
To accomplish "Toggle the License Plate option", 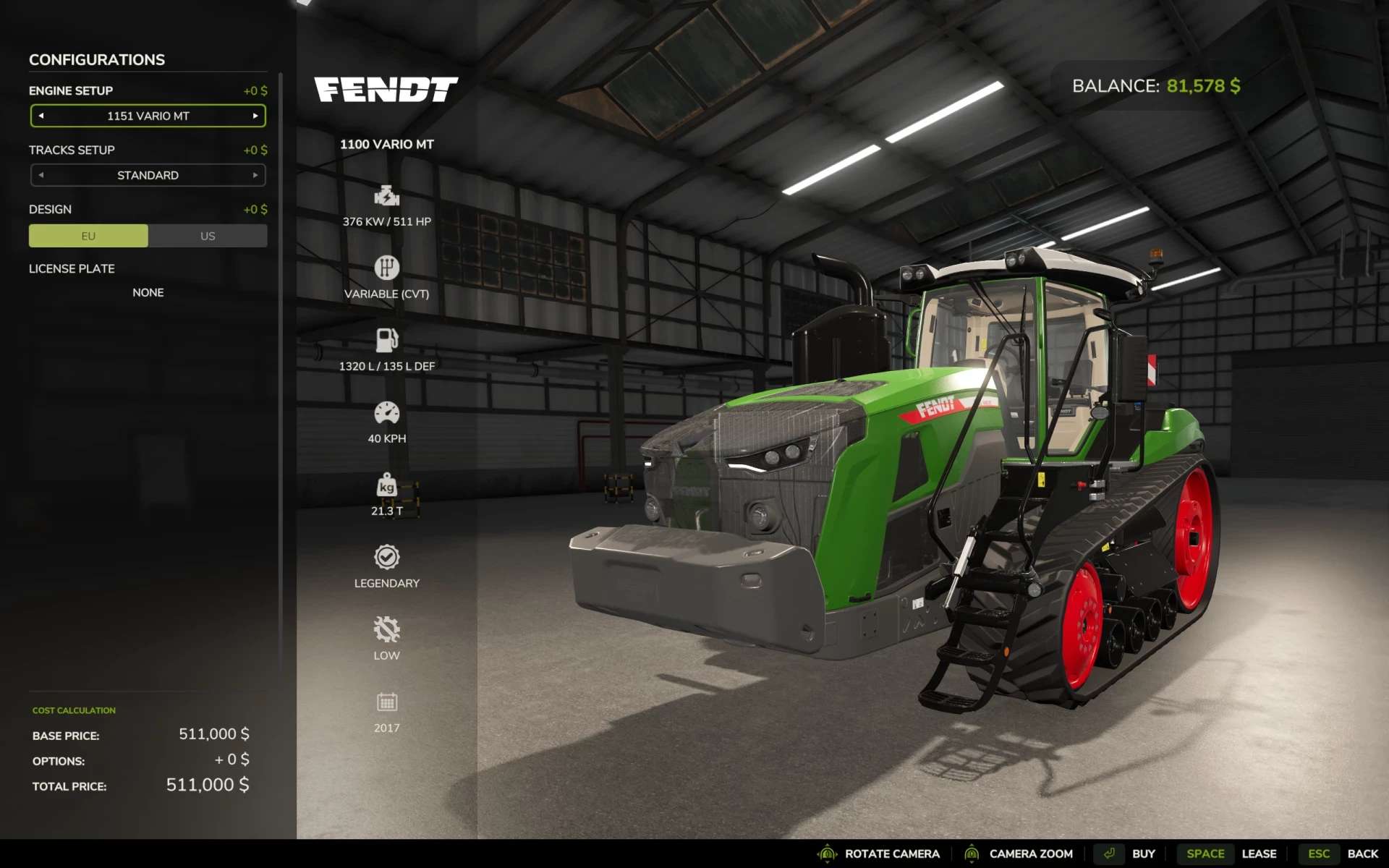I will pyautogui.click(x=148, y=292).
